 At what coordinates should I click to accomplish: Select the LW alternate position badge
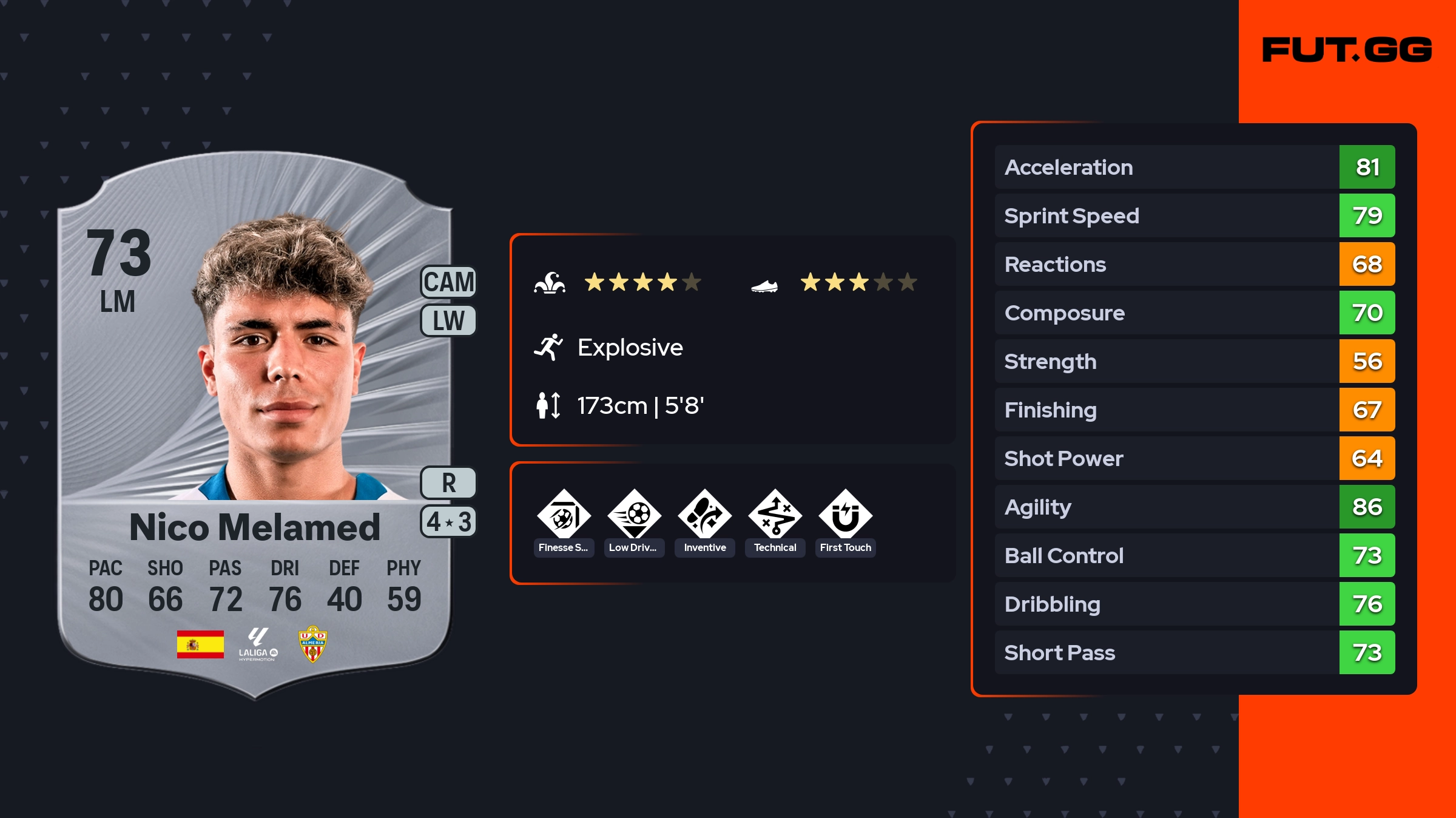pyautogui.click(x=448, y=320)
